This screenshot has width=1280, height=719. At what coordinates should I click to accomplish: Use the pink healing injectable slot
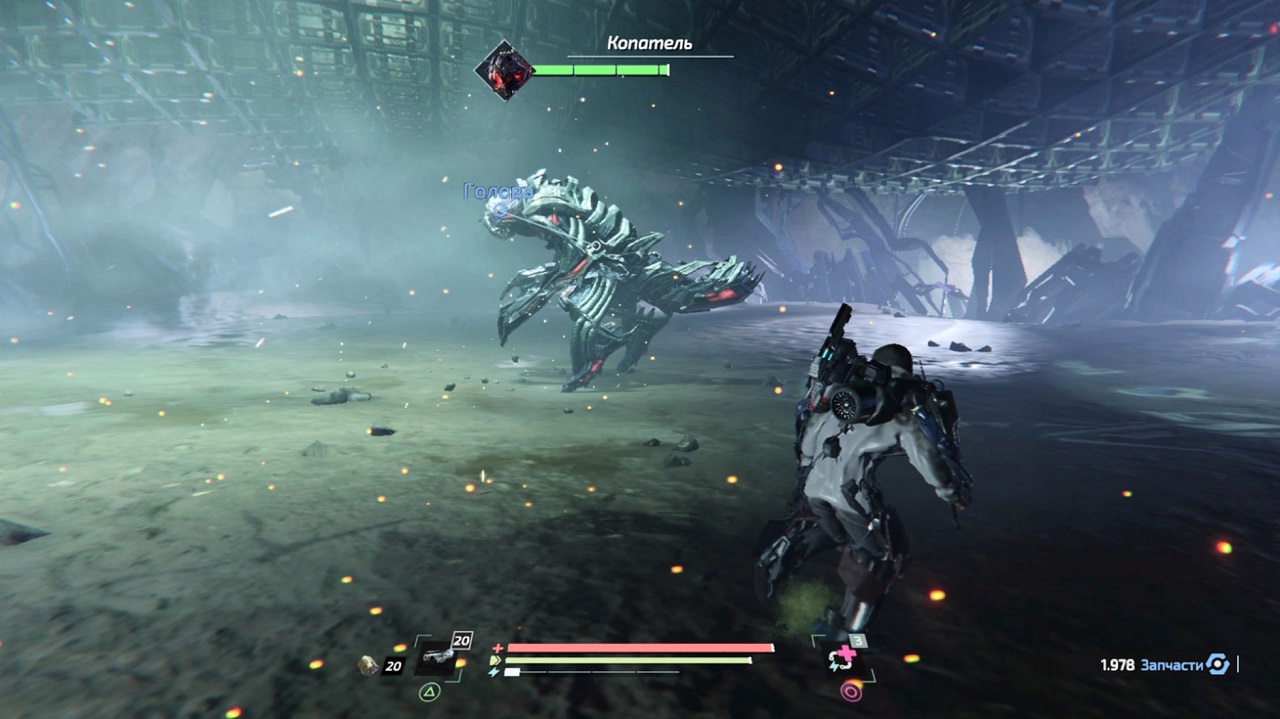click(x=839, y=656)
